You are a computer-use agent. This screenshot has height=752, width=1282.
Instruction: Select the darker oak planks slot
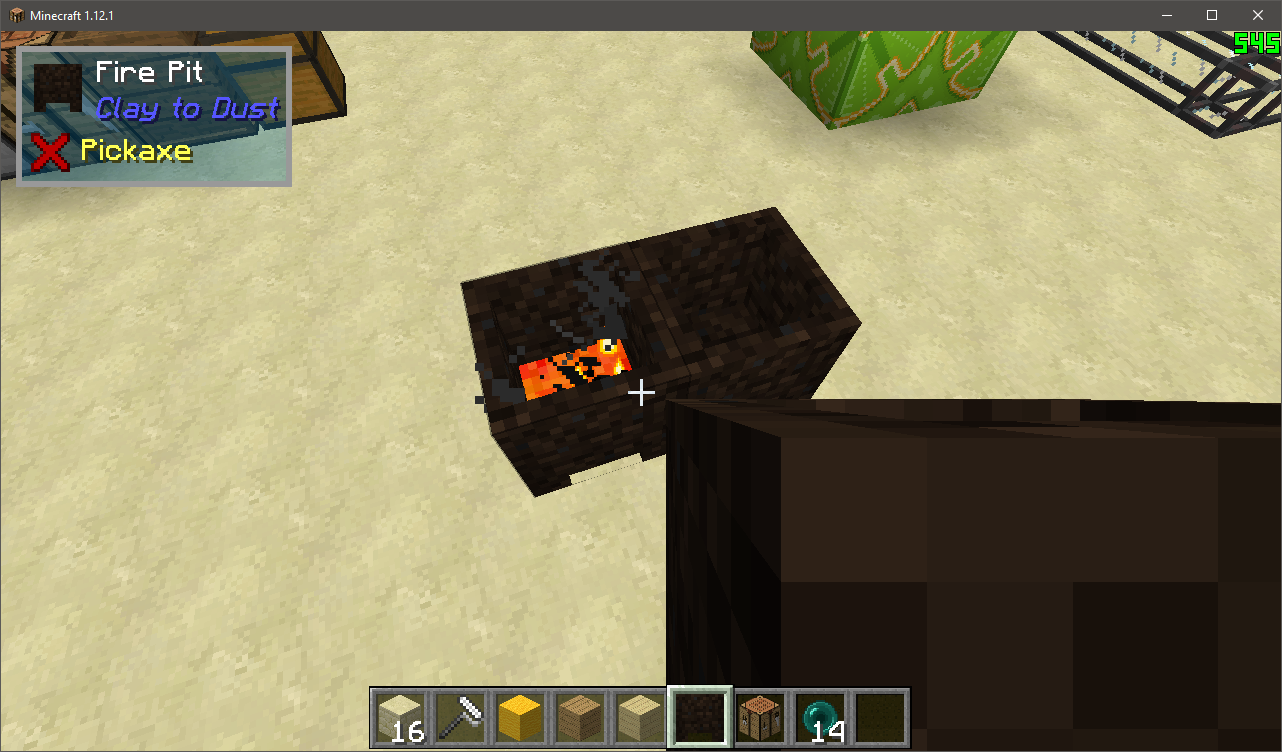pyautogui.click(x=580, y=717)
